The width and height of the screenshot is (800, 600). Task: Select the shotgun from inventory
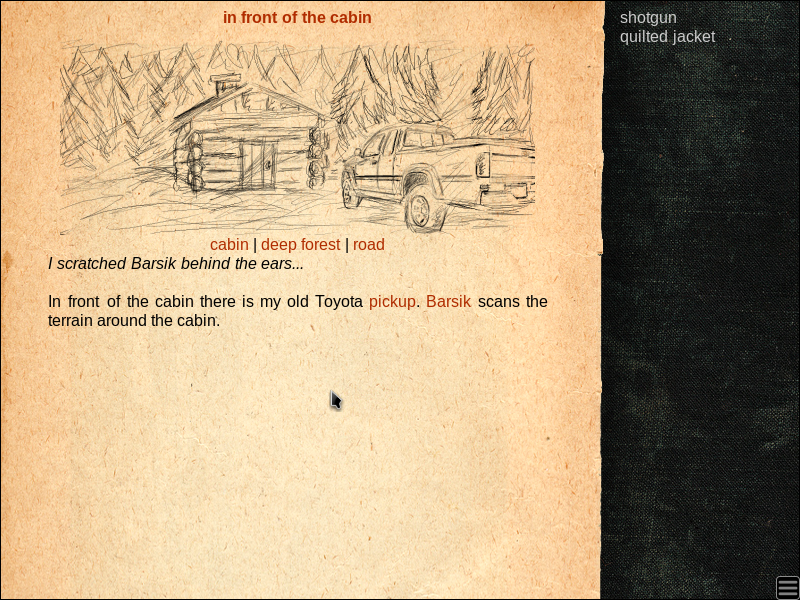click(648, 17)
